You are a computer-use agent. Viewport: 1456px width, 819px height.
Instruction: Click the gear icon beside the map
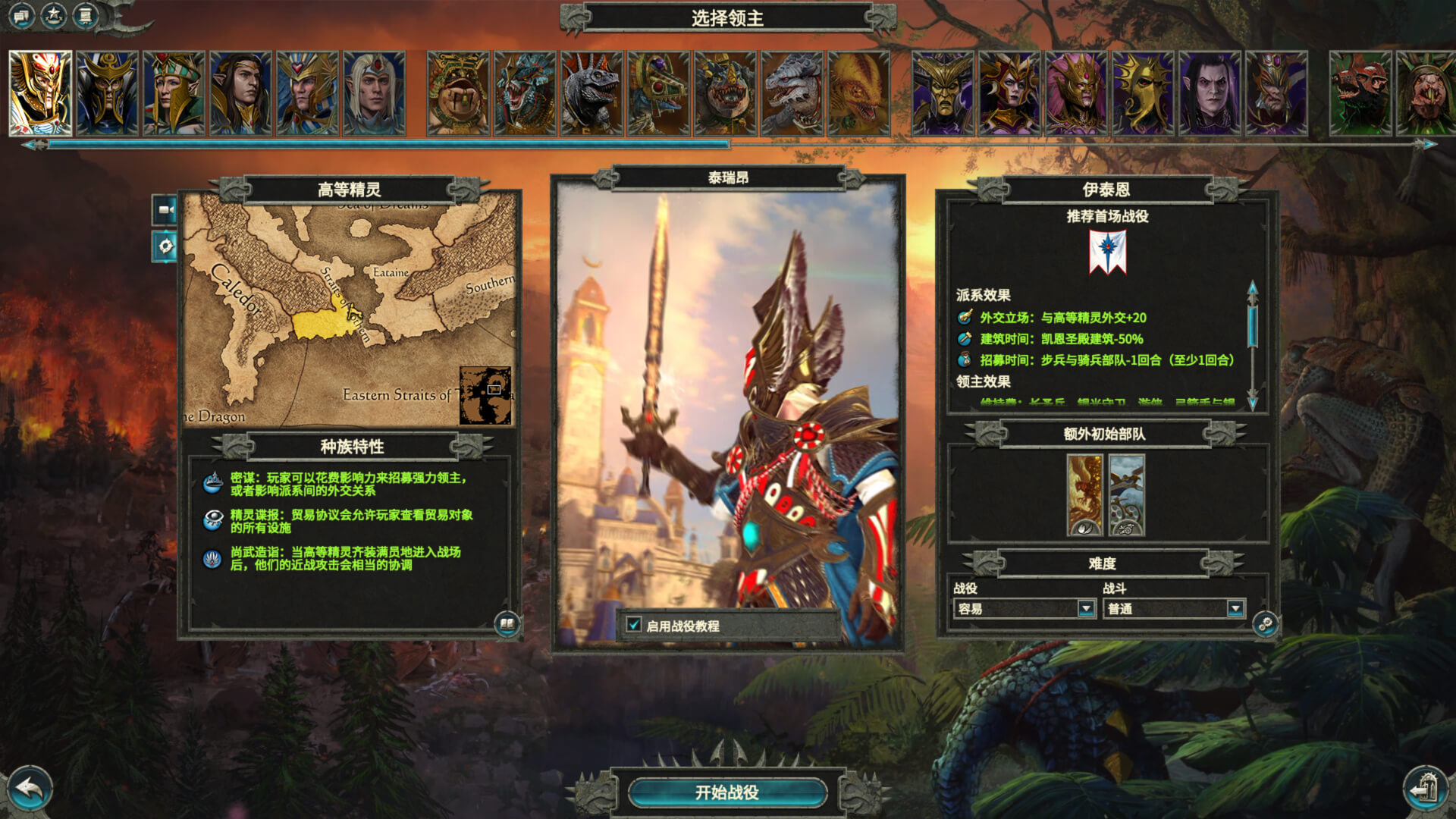[165, 246]
